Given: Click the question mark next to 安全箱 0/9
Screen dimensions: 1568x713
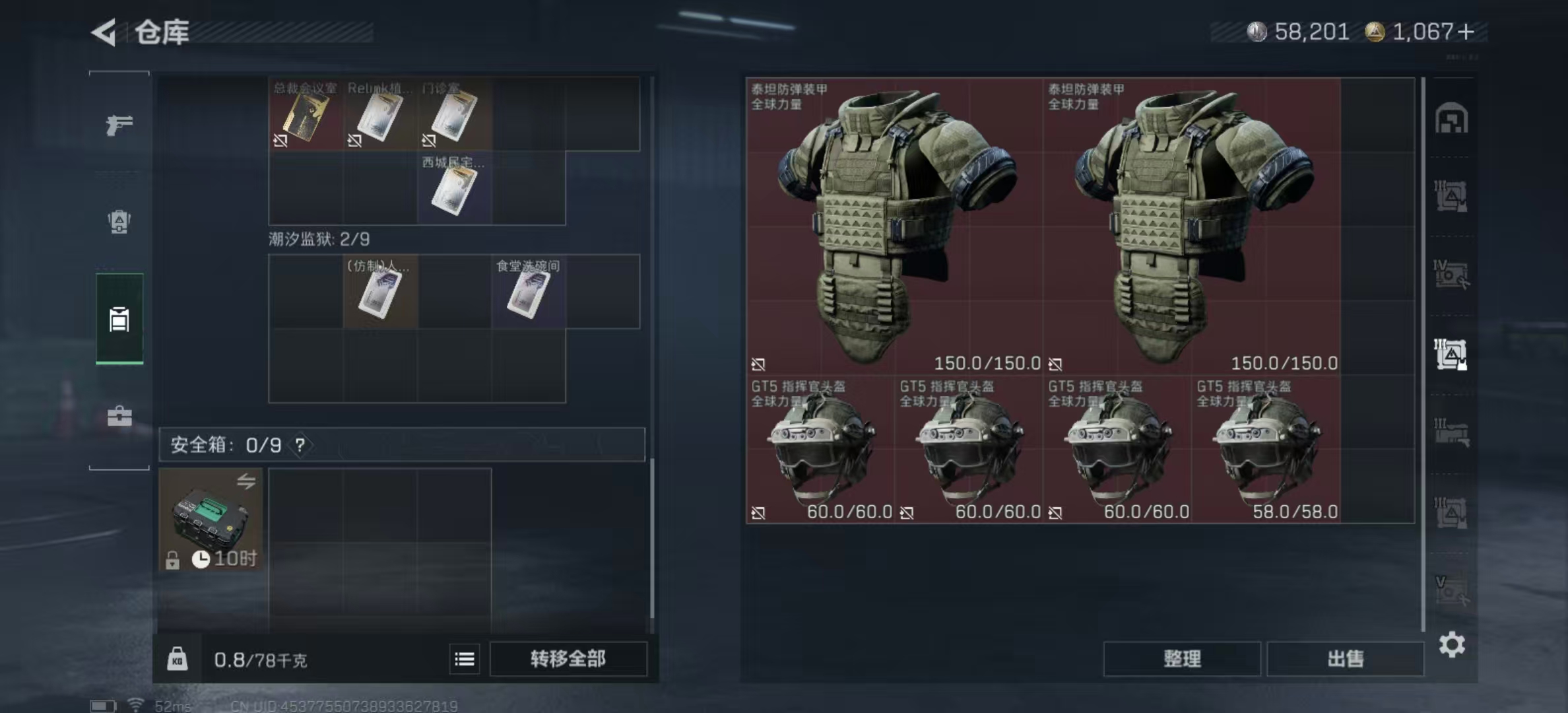Looking at the screenshot, I should click(301, 445).
